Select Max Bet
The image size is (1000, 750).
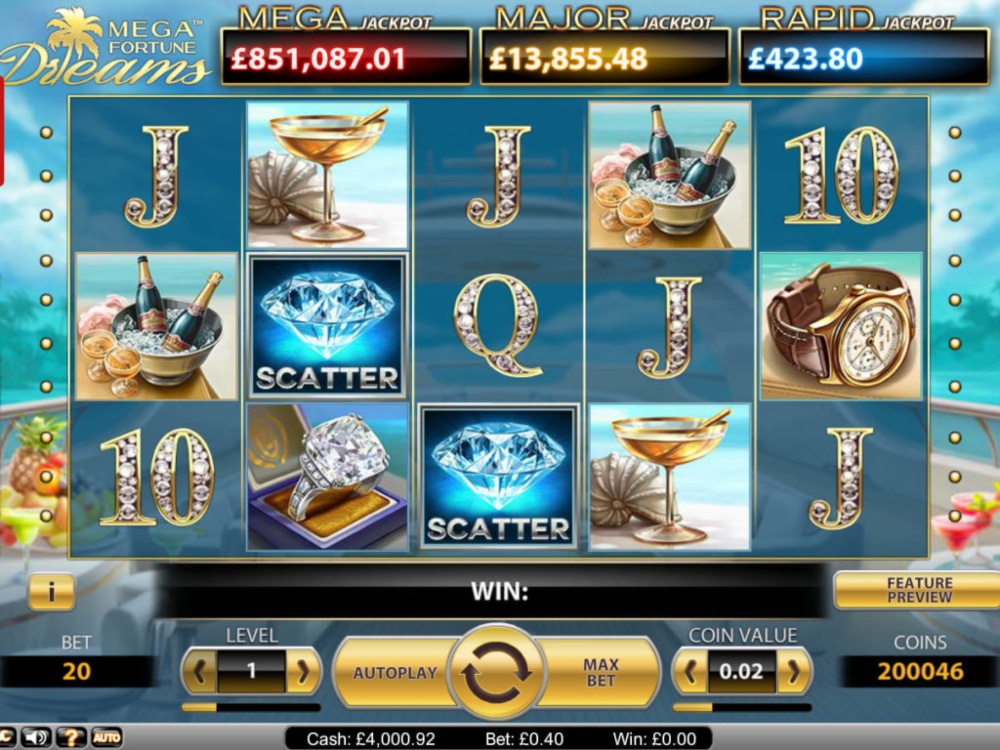[601, 672]
